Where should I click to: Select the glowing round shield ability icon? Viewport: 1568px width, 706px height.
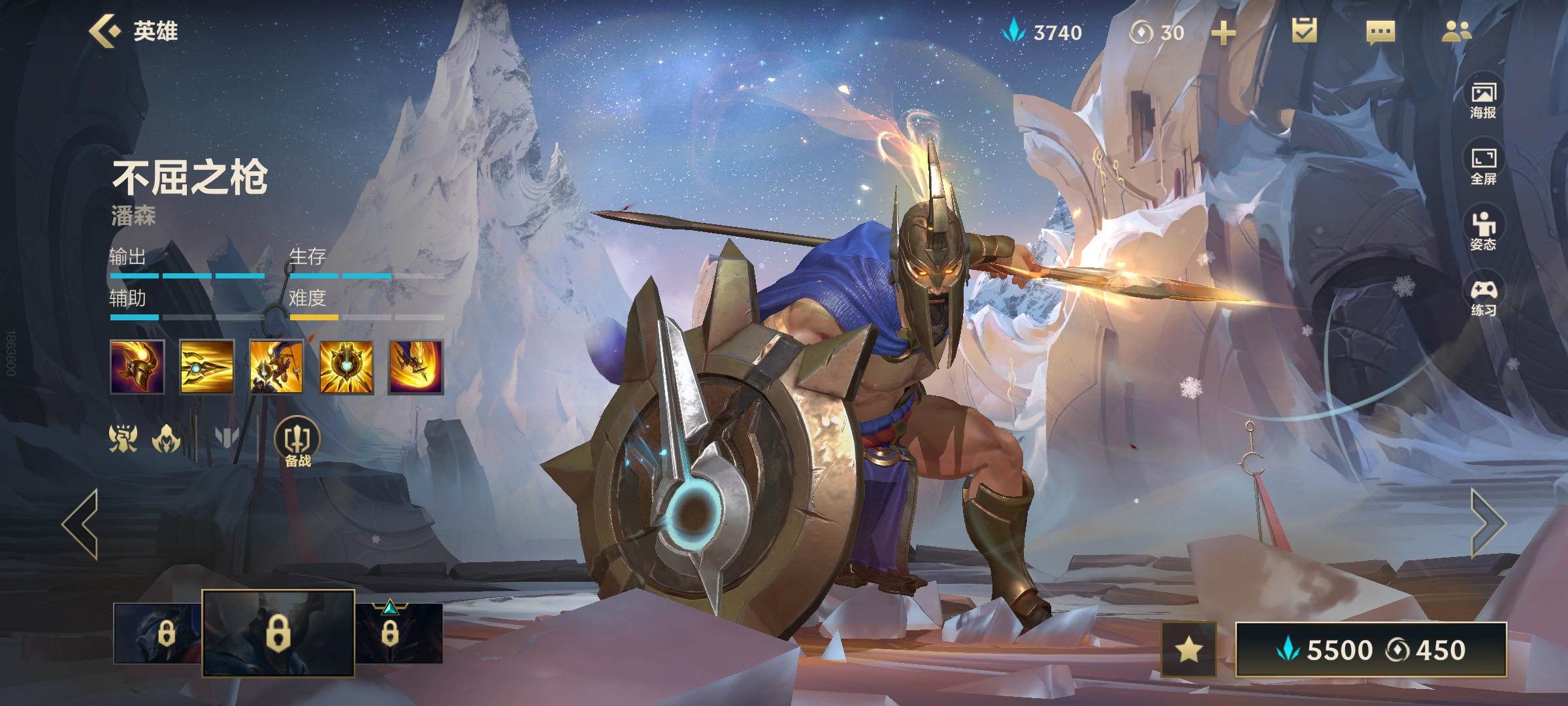tap(346, 367)
